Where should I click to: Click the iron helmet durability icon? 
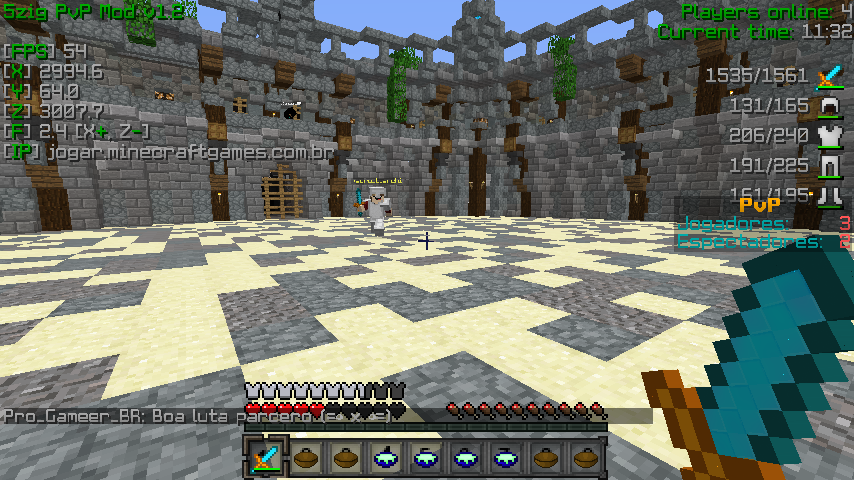point(829,105)
